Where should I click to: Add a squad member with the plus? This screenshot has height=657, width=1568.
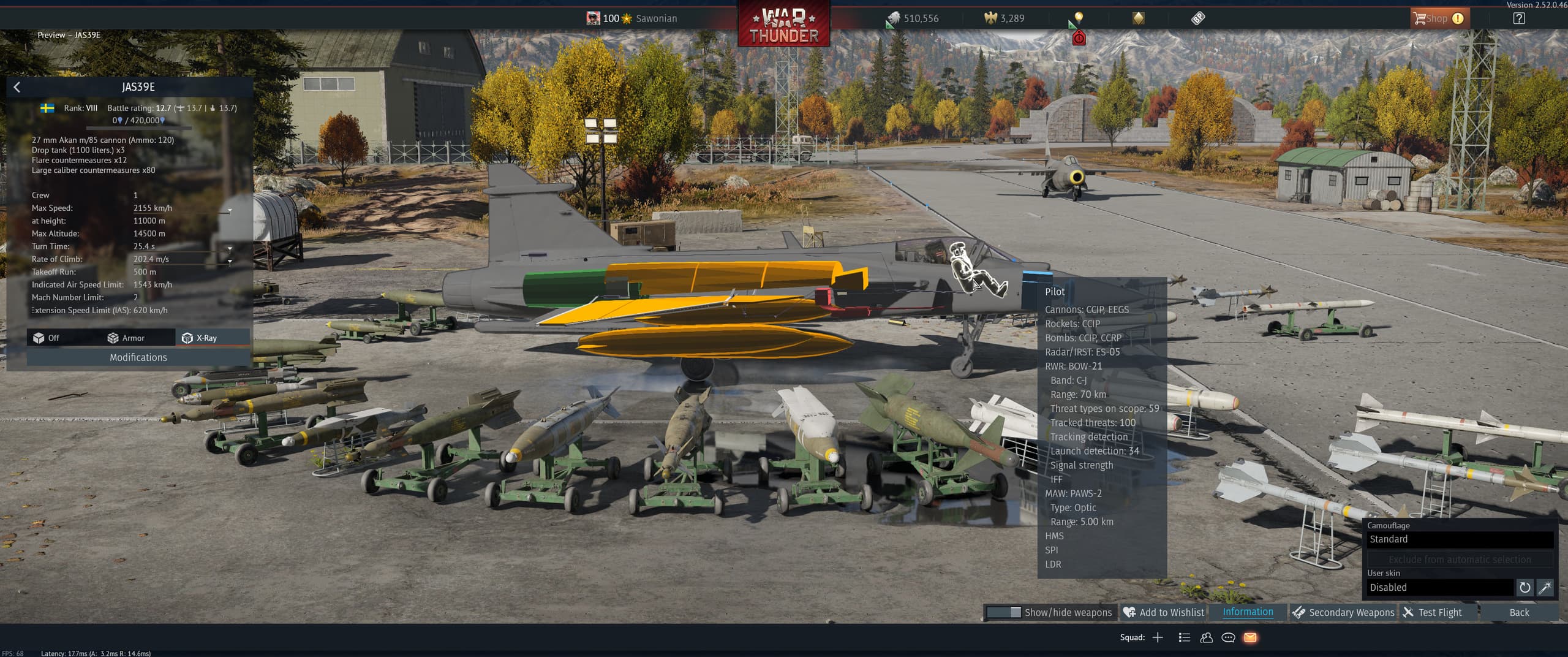(x=1158, y=637)
